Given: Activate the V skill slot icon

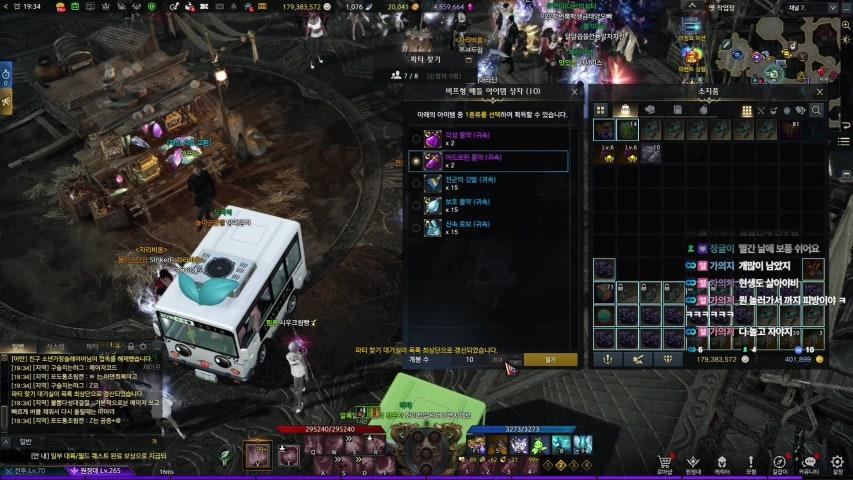Looking at the screenshot, I should pyautogui.click(x=258, y=455).
